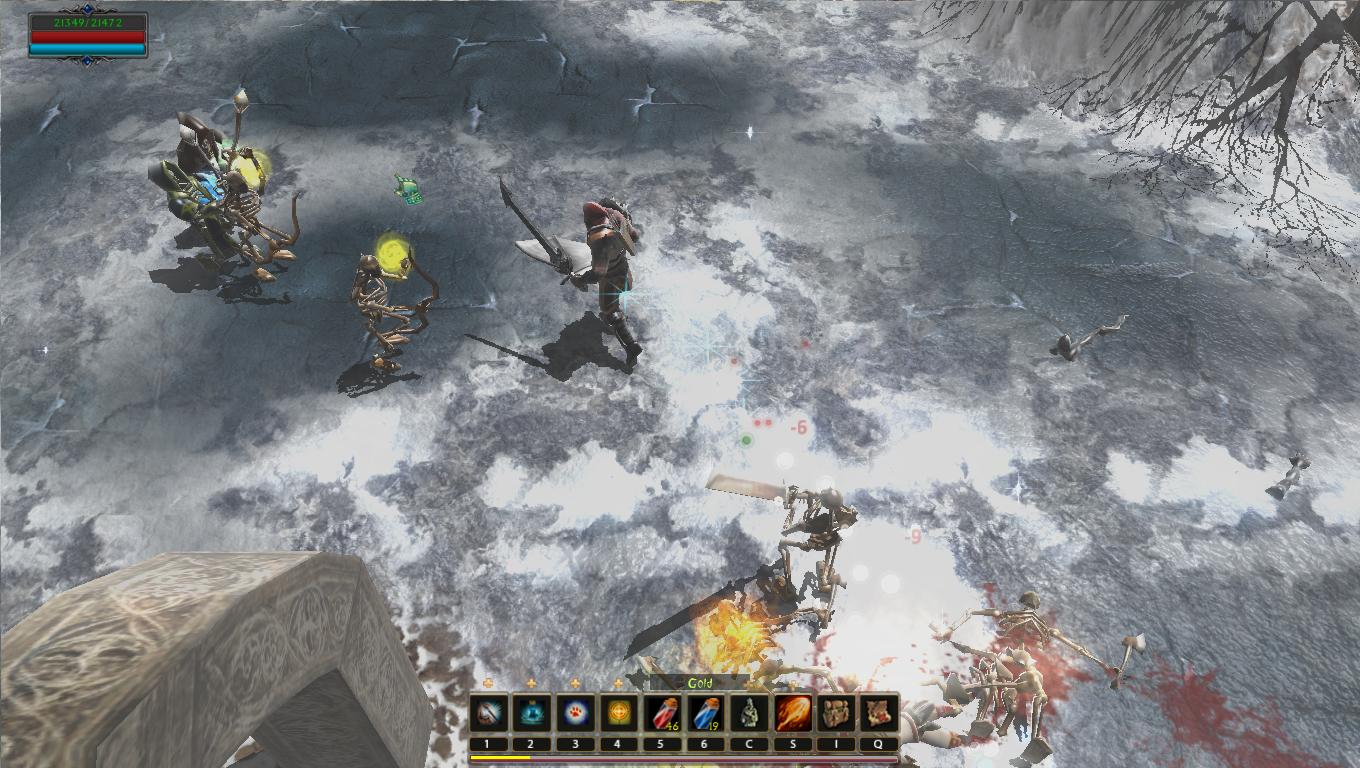
Task: Open the quest scroll icon on slot Q
Action: [878, 714]
